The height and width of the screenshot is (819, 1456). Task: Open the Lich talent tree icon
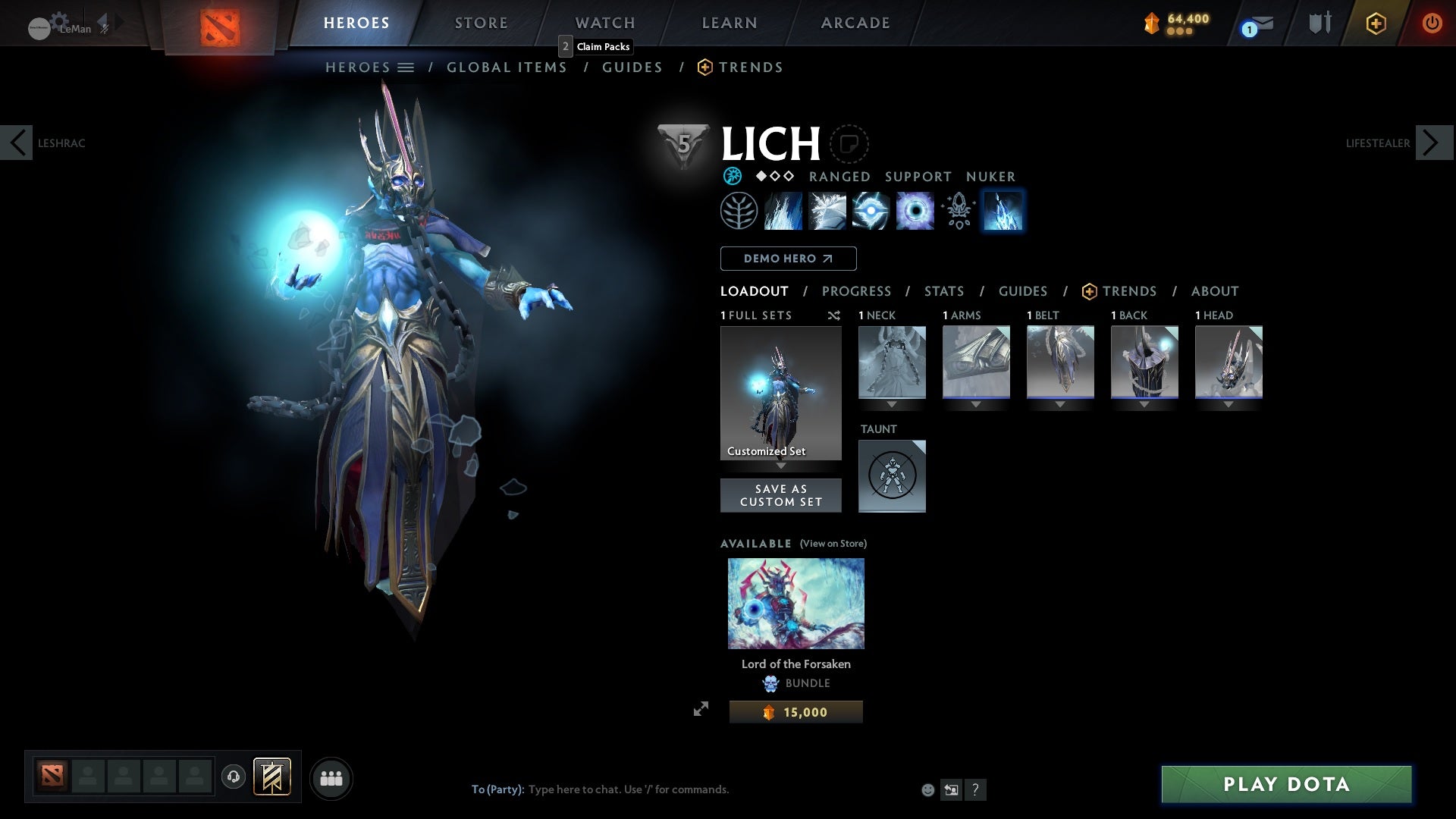738,210
